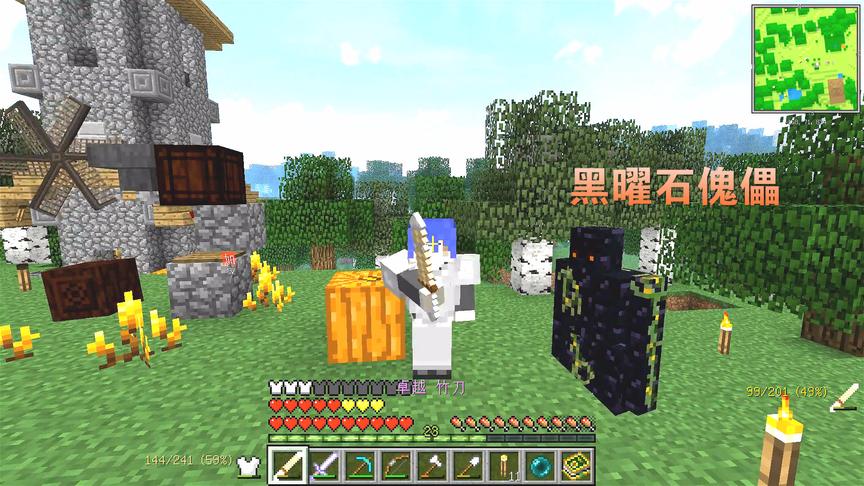Select the yellow book hotbar slot

pos(575,465)
